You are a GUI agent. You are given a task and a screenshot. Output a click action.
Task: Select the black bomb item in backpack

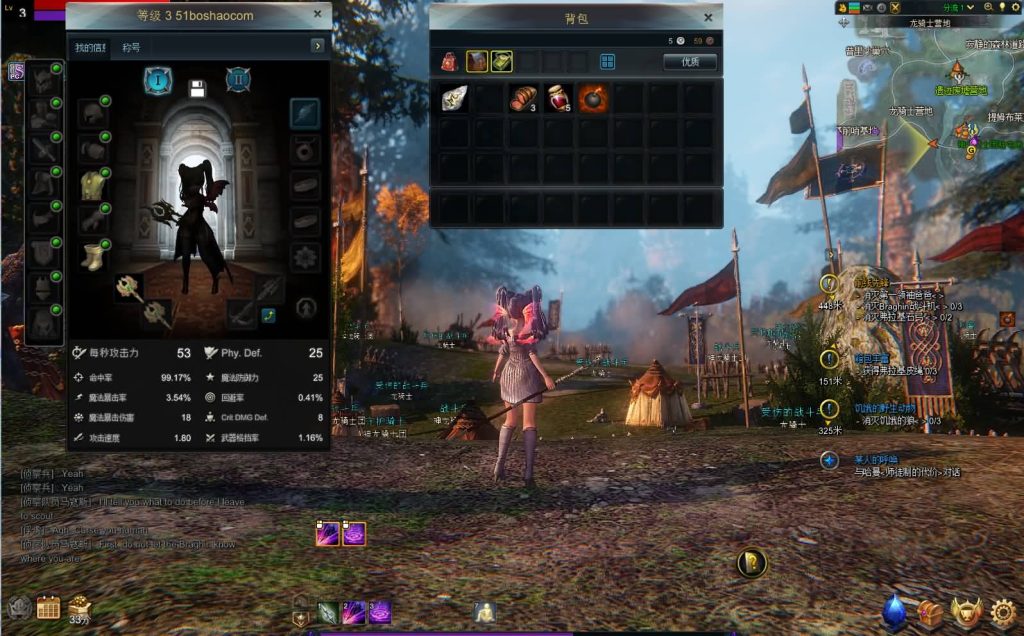593,98
